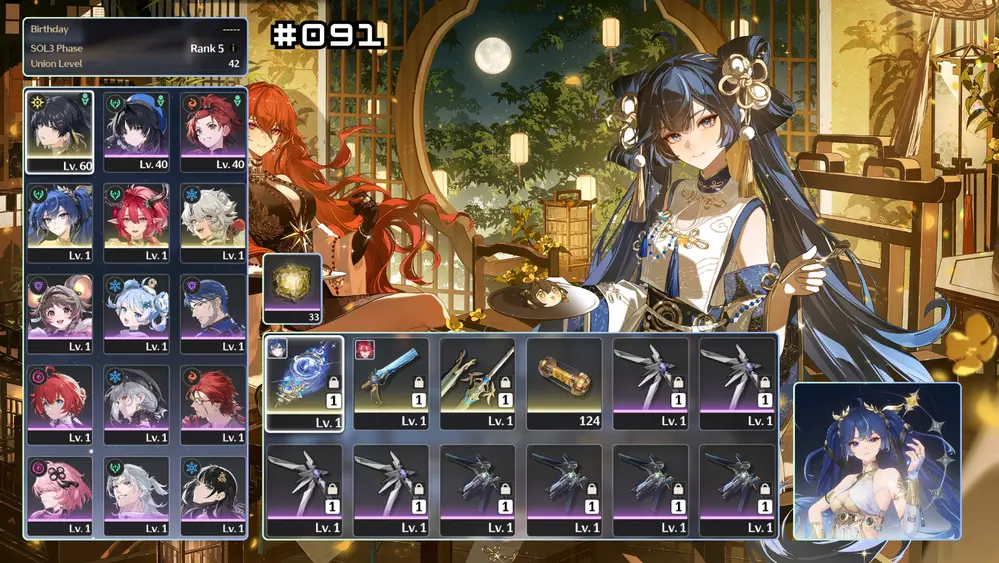Select the light-blue pistol weapon slot

click(391, 382)
